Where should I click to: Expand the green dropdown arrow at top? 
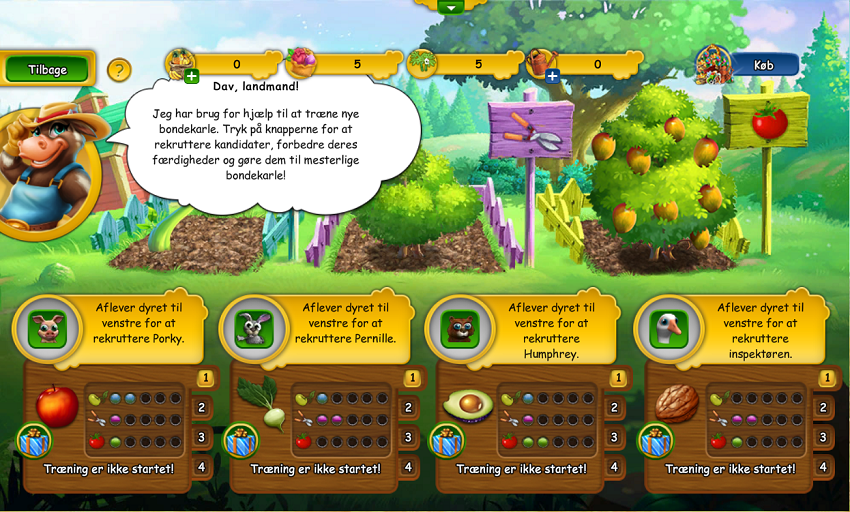point(451,6)
